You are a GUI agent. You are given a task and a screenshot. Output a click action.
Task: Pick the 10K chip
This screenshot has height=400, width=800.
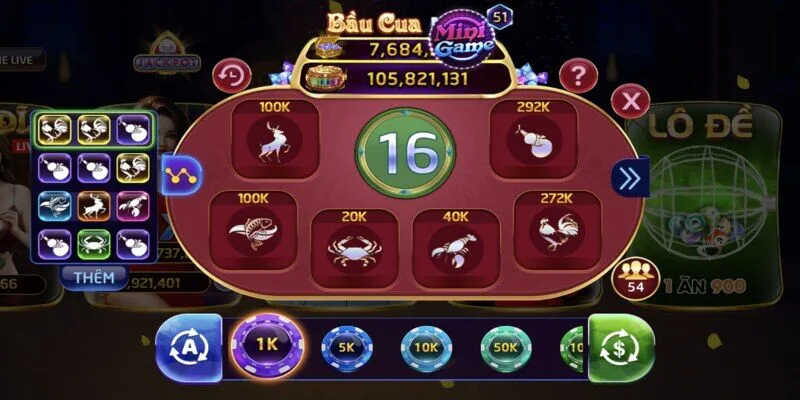tap(426, 349)
